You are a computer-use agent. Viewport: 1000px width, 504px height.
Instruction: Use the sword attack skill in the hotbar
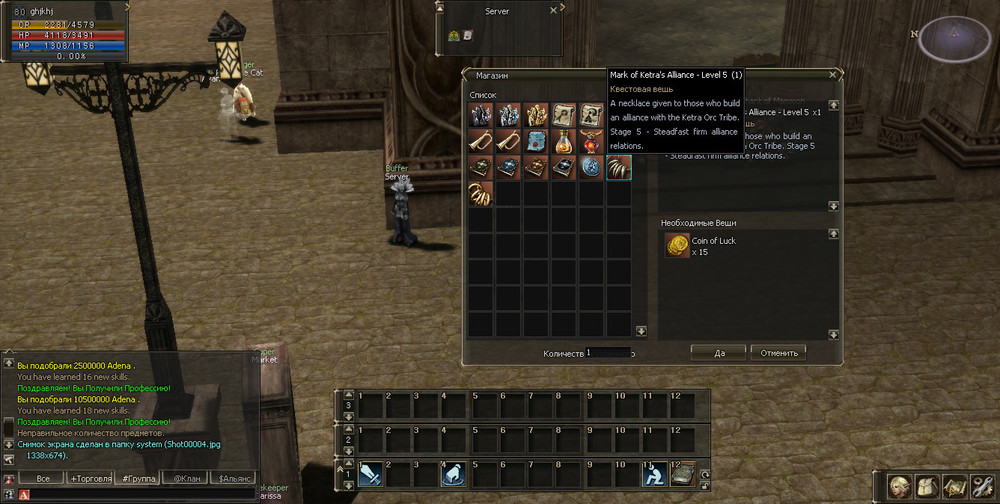[x=370, y=473]
